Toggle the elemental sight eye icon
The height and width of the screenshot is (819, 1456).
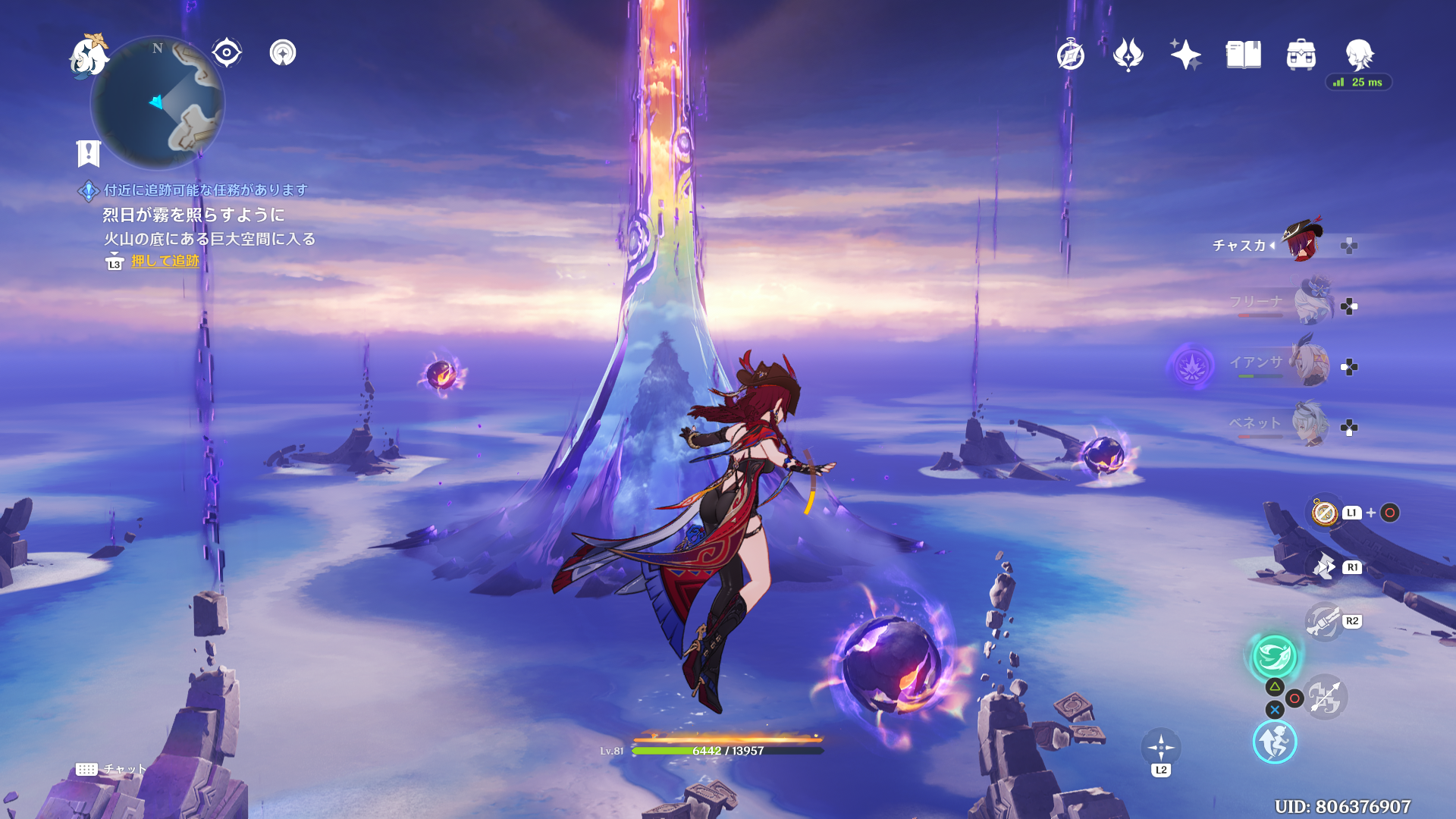click(x=226, y=53)
